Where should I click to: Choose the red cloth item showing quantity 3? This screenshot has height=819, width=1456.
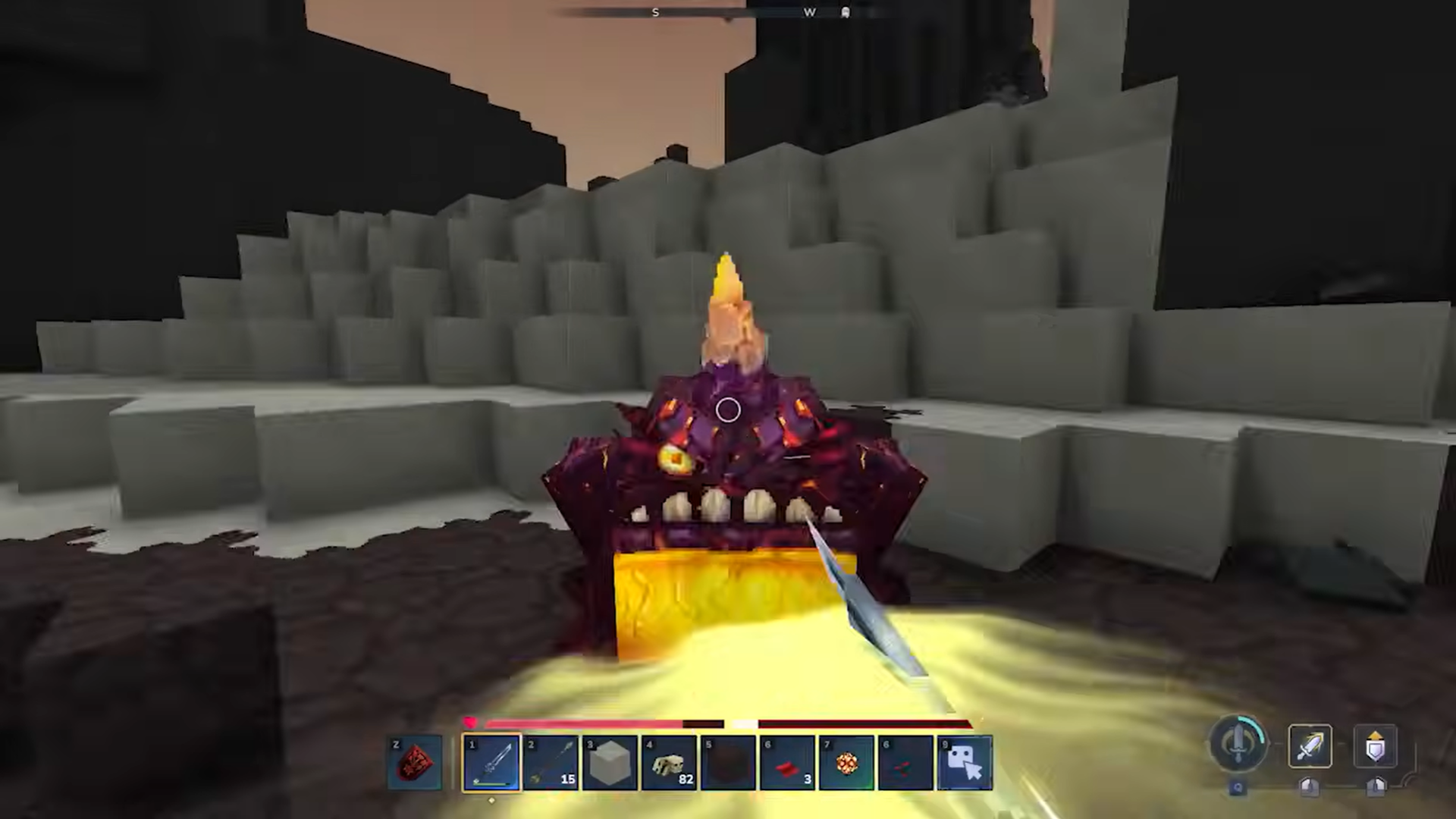[788, 761]
